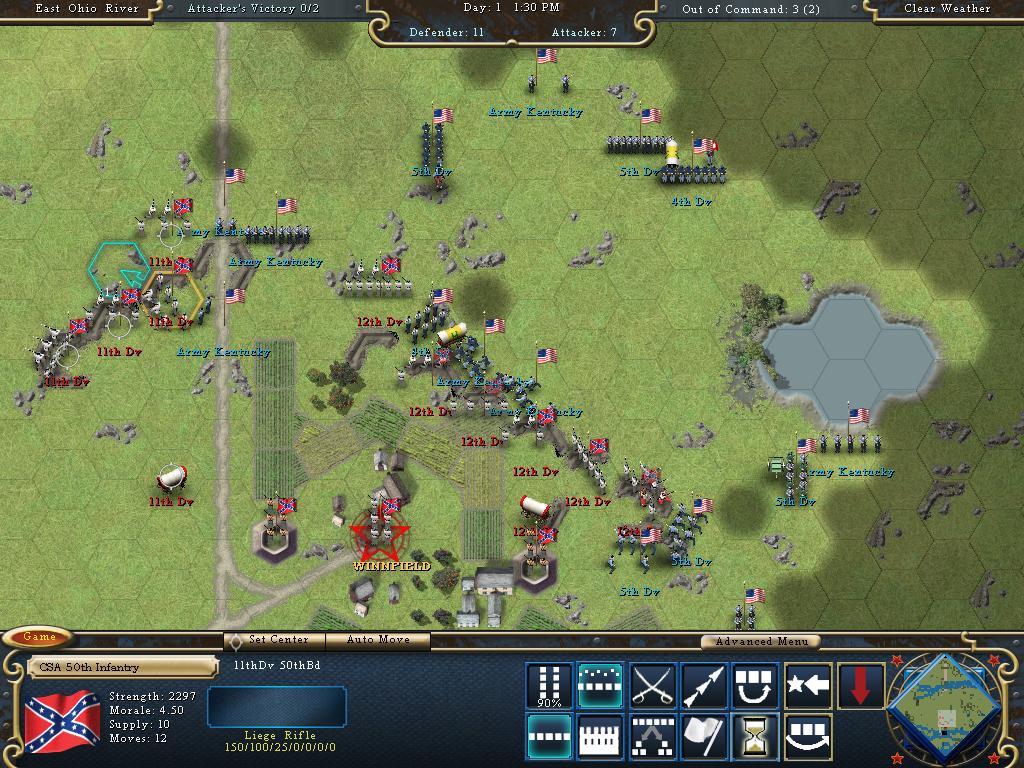The image size is (1024, 768).
Task: Choose the fortification wall icon
Action: [600, 737]
